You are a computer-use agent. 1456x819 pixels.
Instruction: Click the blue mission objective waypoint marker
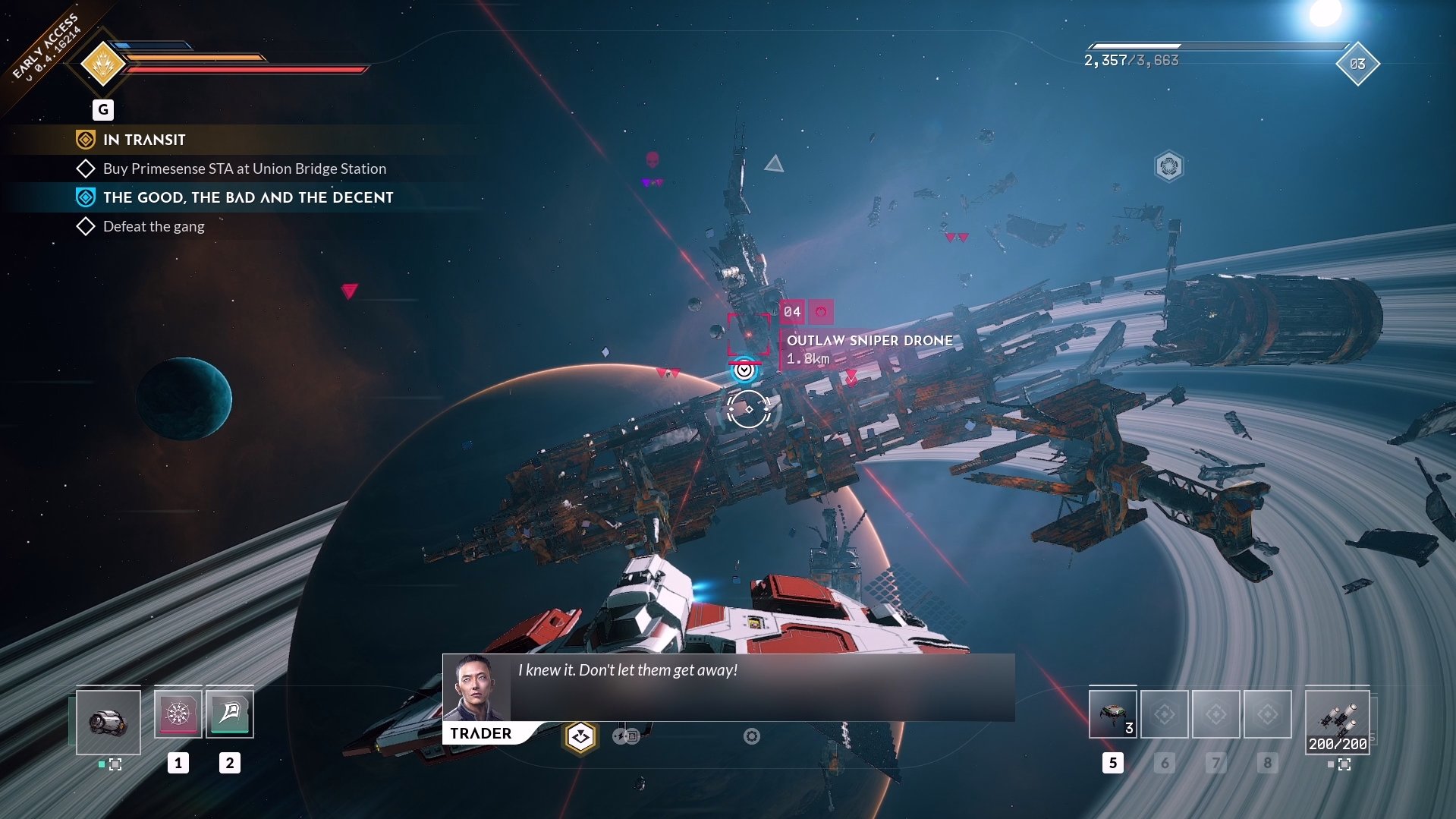pos(745,370)
